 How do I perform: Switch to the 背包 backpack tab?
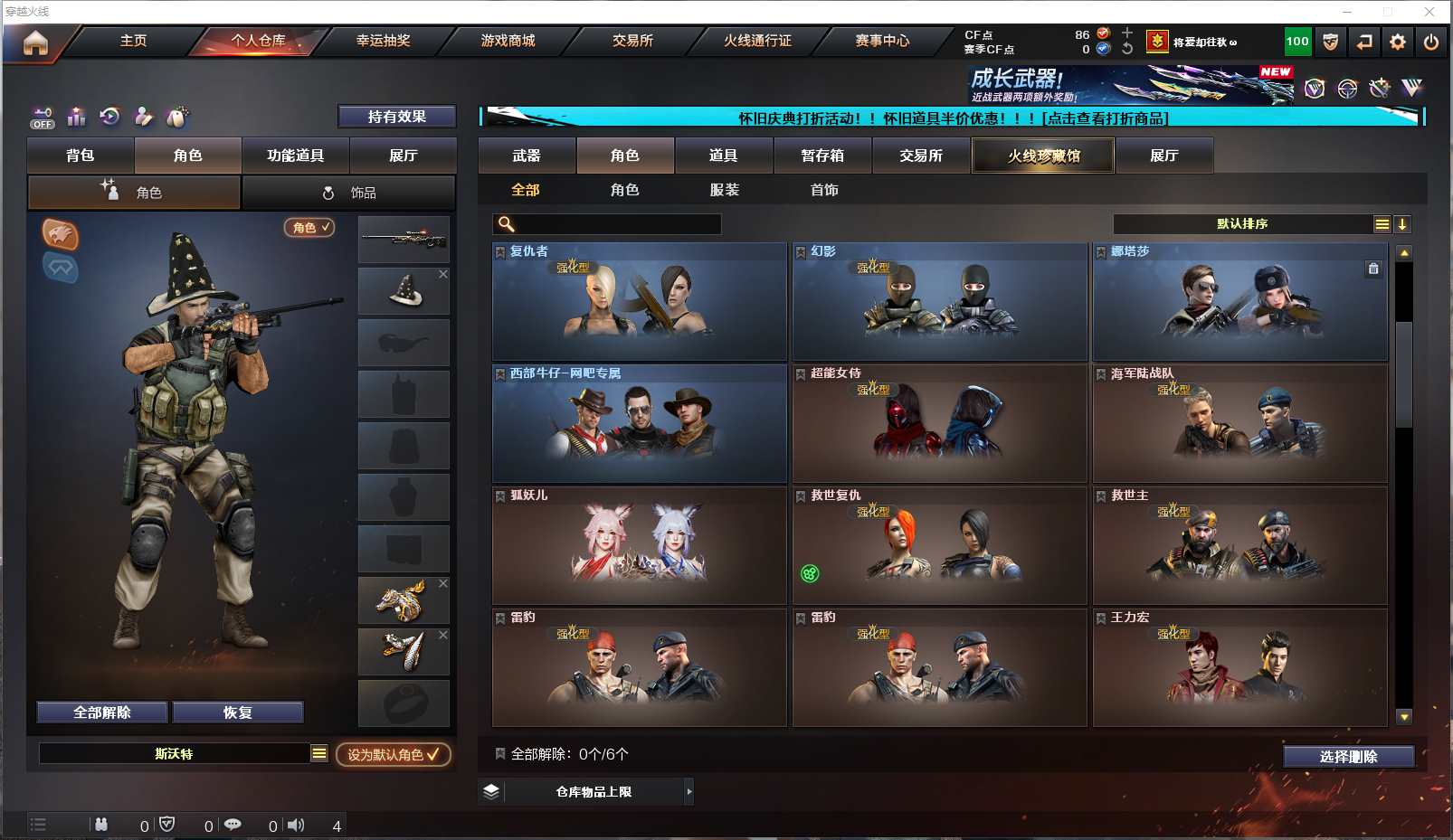81,156
